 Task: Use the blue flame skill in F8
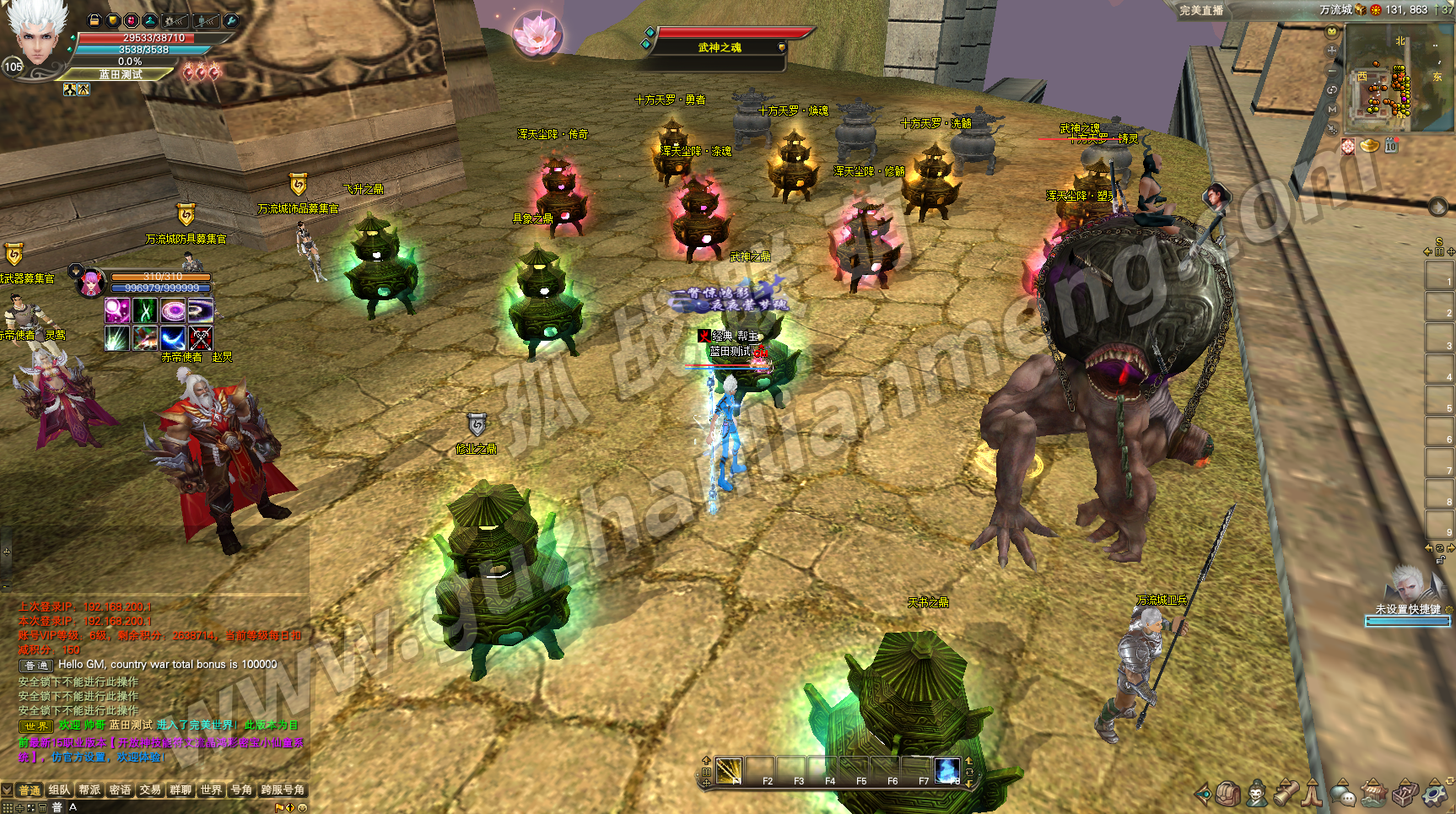tap(947, 771)
